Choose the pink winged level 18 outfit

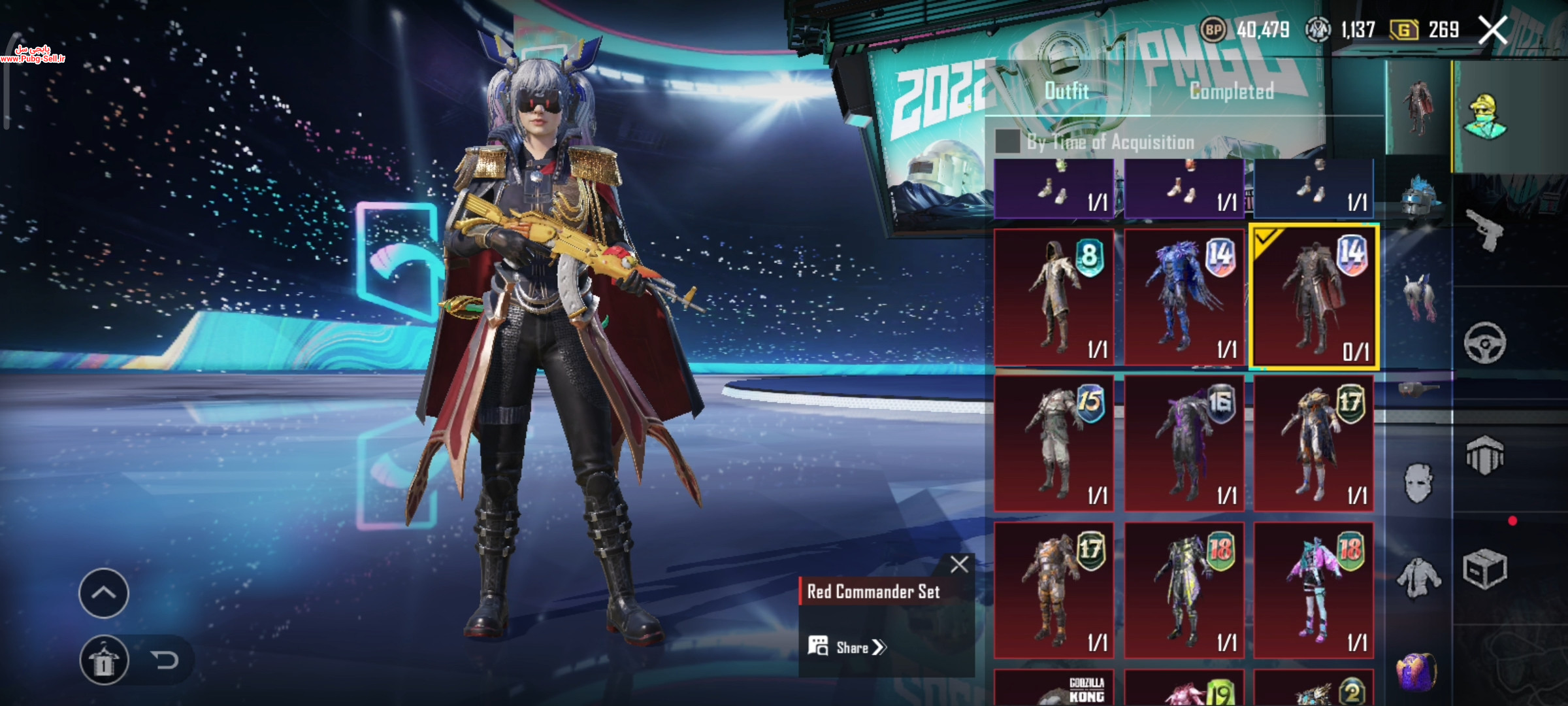(x=1313, y=590)
